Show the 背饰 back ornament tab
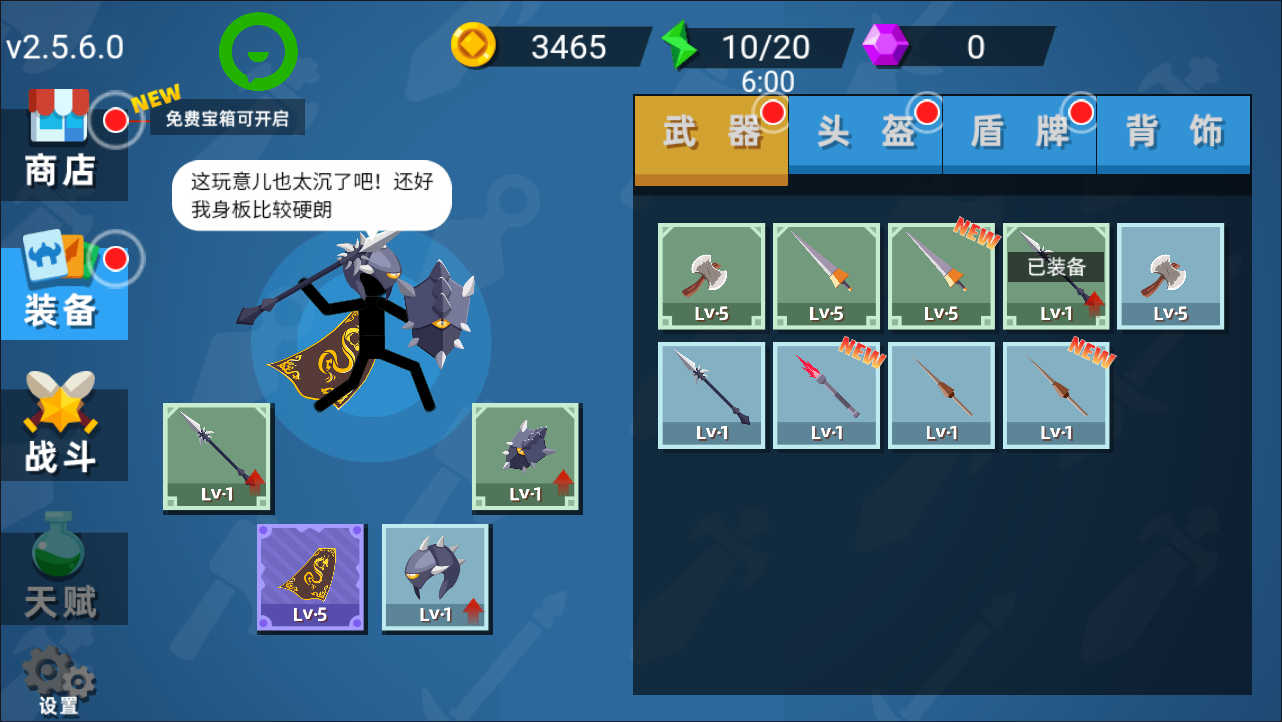The height and width of the screenshot is (722, 1282). click(x=1174, y=134)
